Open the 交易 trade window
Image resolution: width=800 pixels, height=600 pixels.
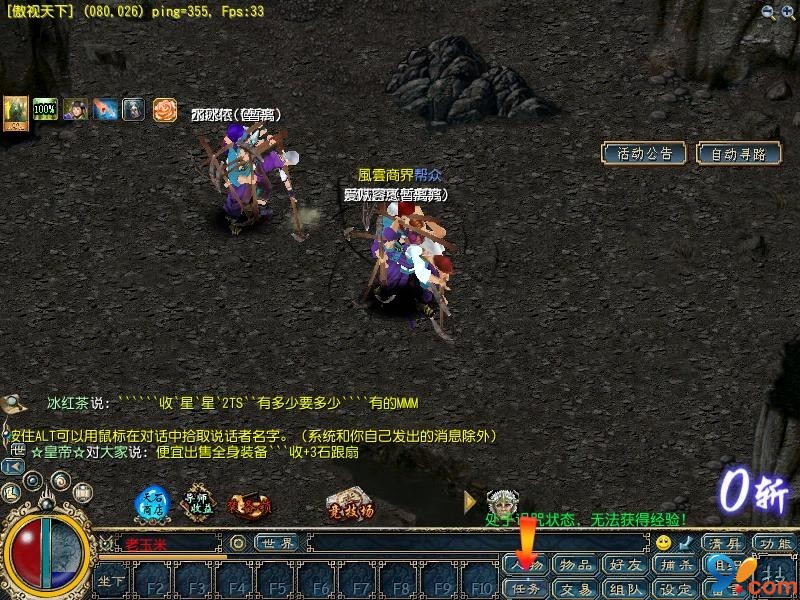click(576, 589)
